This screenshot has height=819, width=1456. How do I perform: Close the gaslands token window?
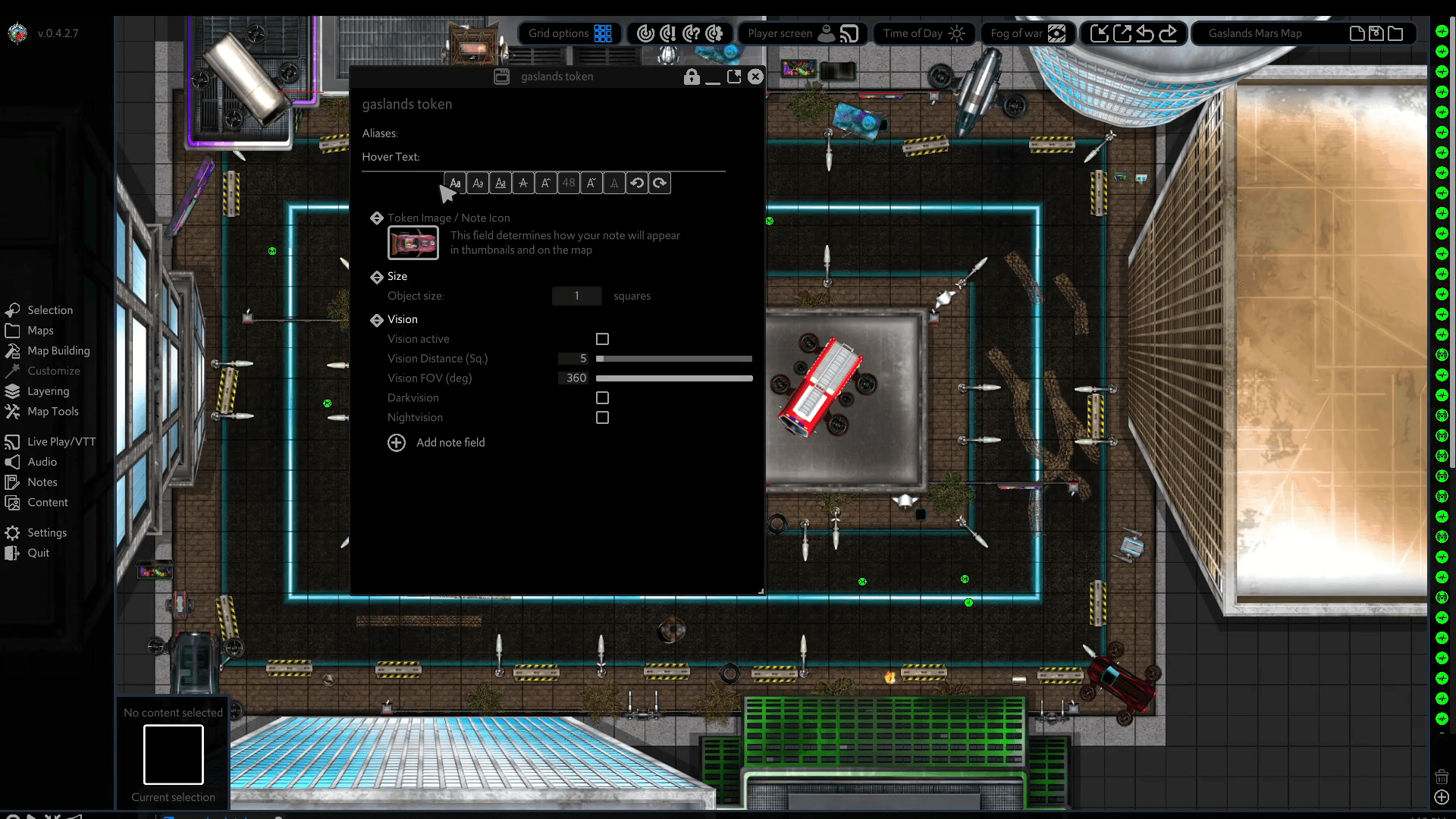[755, 77]
